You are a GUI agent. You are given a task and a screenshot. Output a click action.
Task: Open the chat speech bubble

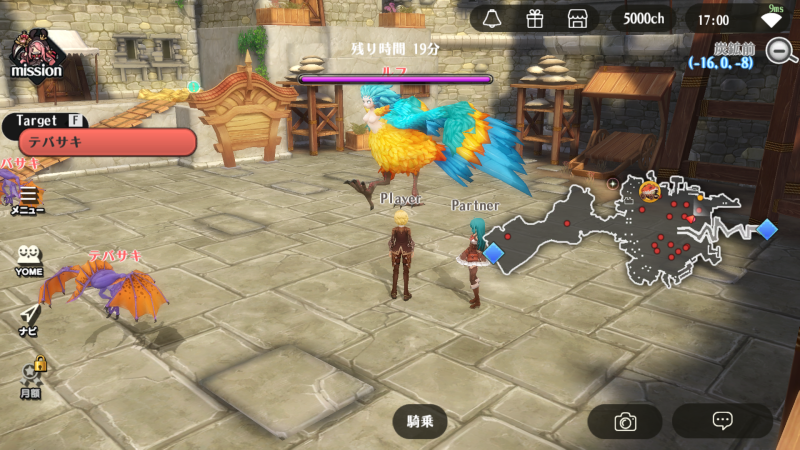pos(722,421)
